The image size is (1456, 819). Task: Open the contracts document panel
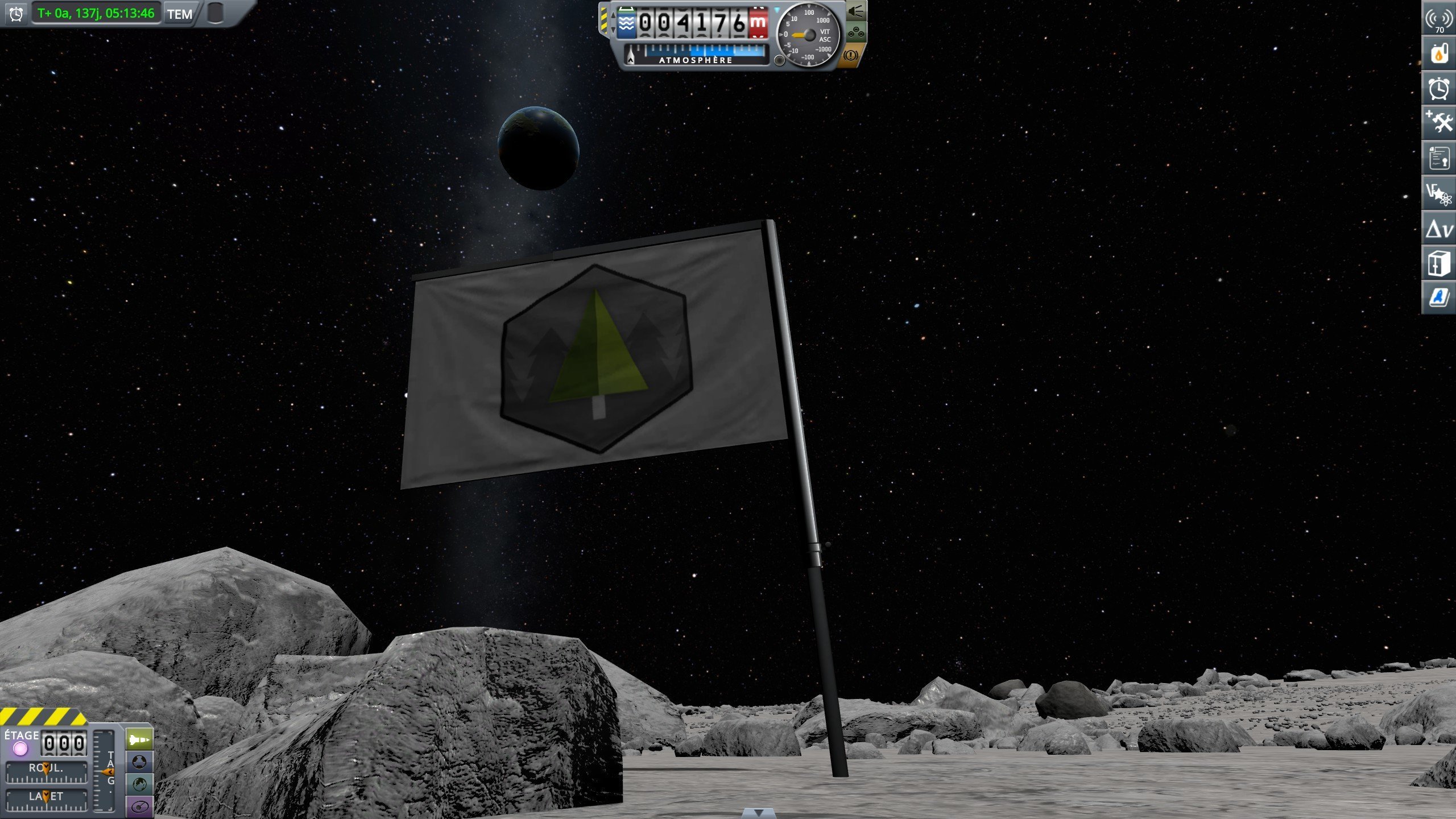[x=1439, y=158]
